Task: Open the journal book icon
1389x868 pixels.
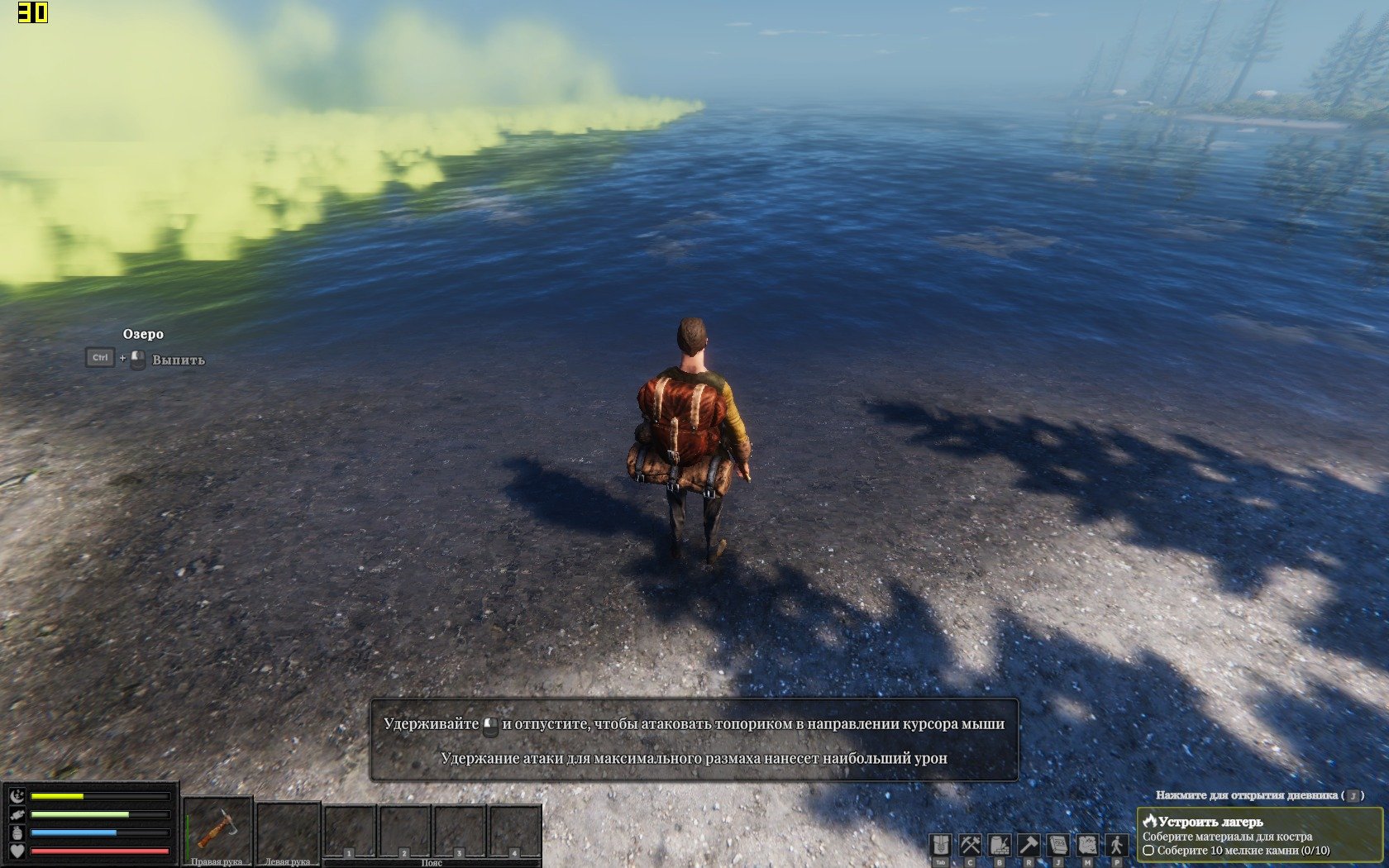Action: (1058, 845)
